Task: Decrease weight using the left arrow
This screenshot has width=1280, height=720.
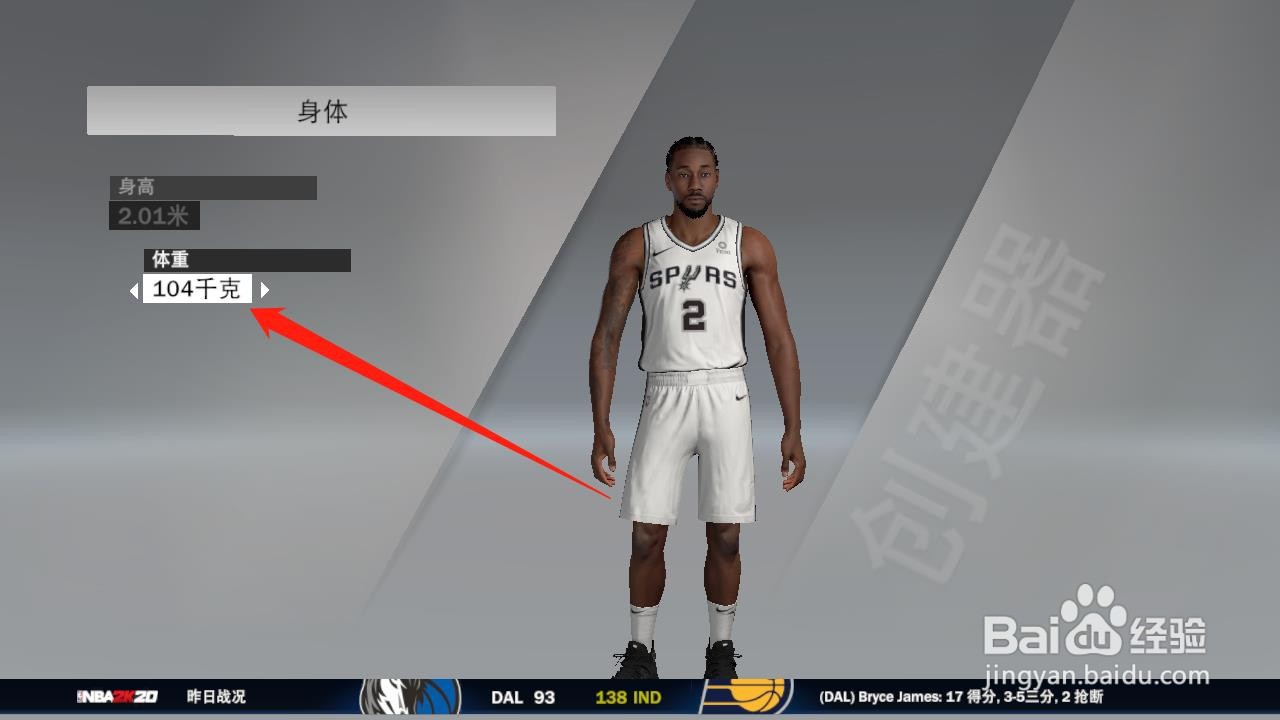Action: click(134, 290)
